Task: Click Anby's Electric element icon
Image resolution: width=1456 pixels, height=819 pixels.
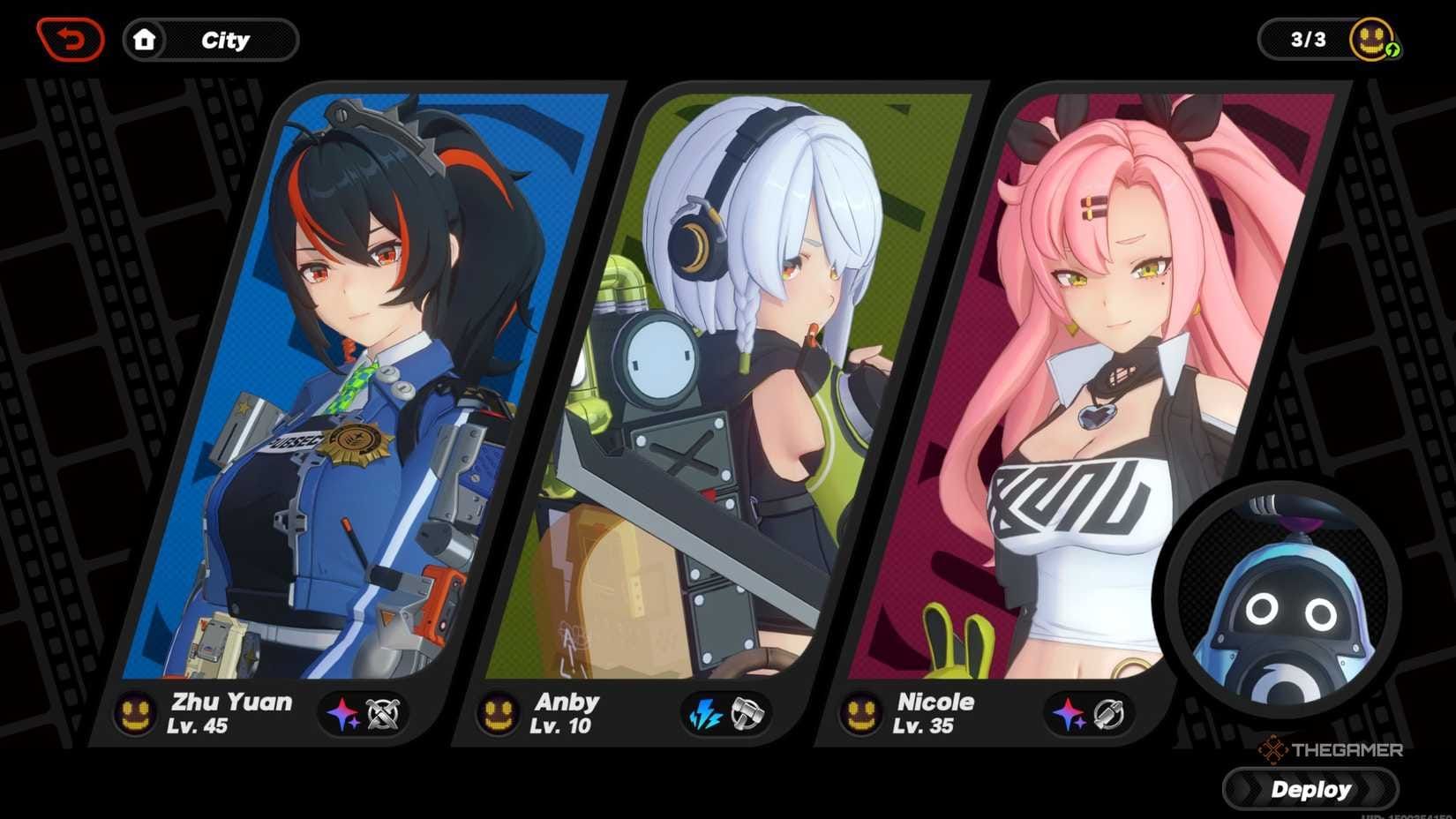Action: (x=706, y=713)
